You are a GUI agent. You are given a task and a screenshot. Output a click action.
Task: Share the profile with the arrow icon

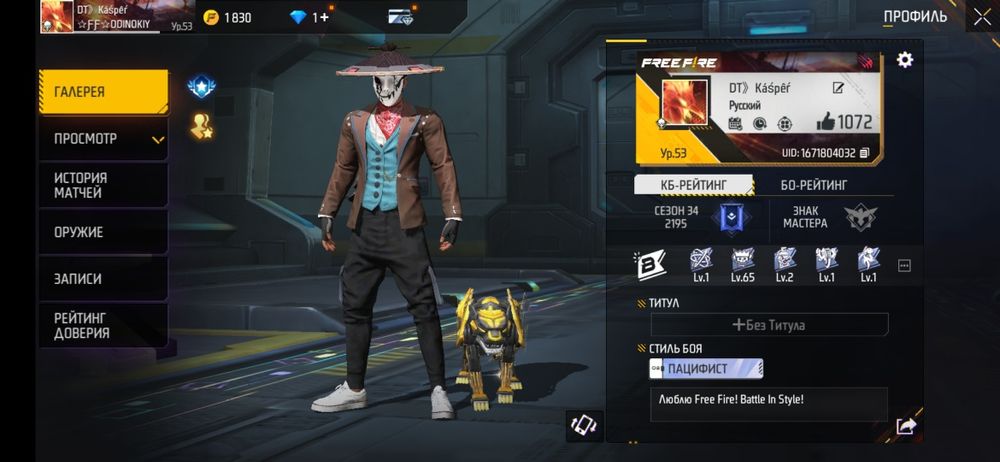[906, 426]
